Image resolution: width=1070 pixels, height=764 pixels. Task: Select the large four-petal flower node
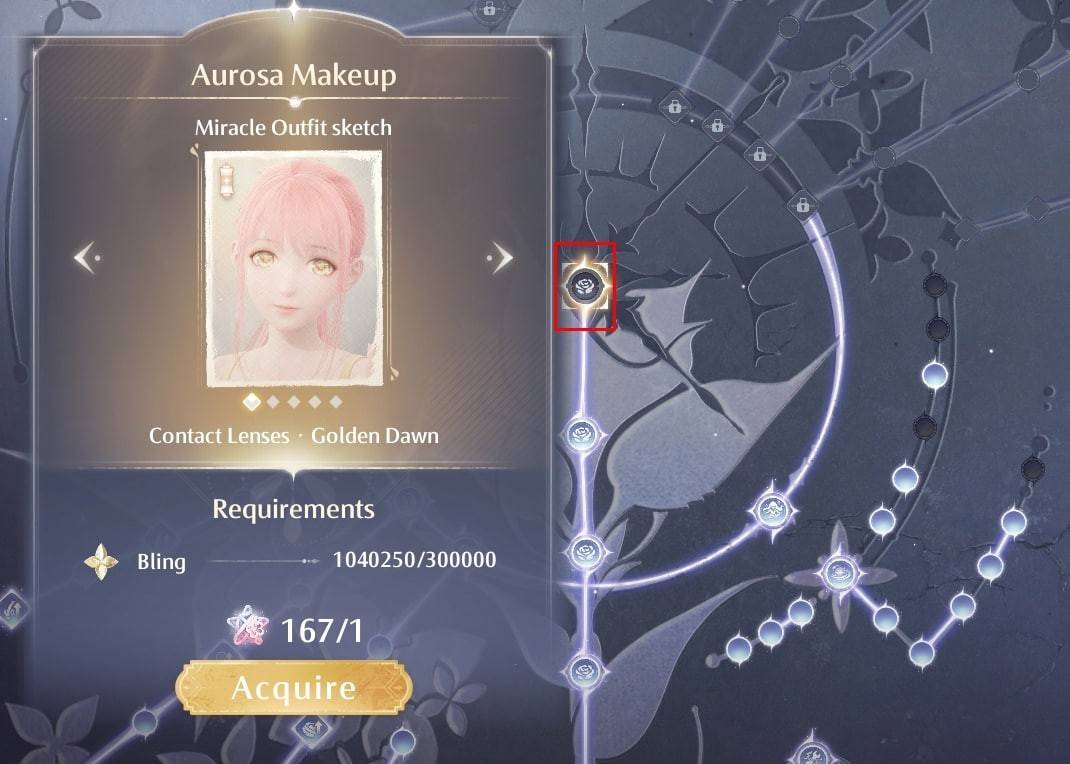point(839,573)
